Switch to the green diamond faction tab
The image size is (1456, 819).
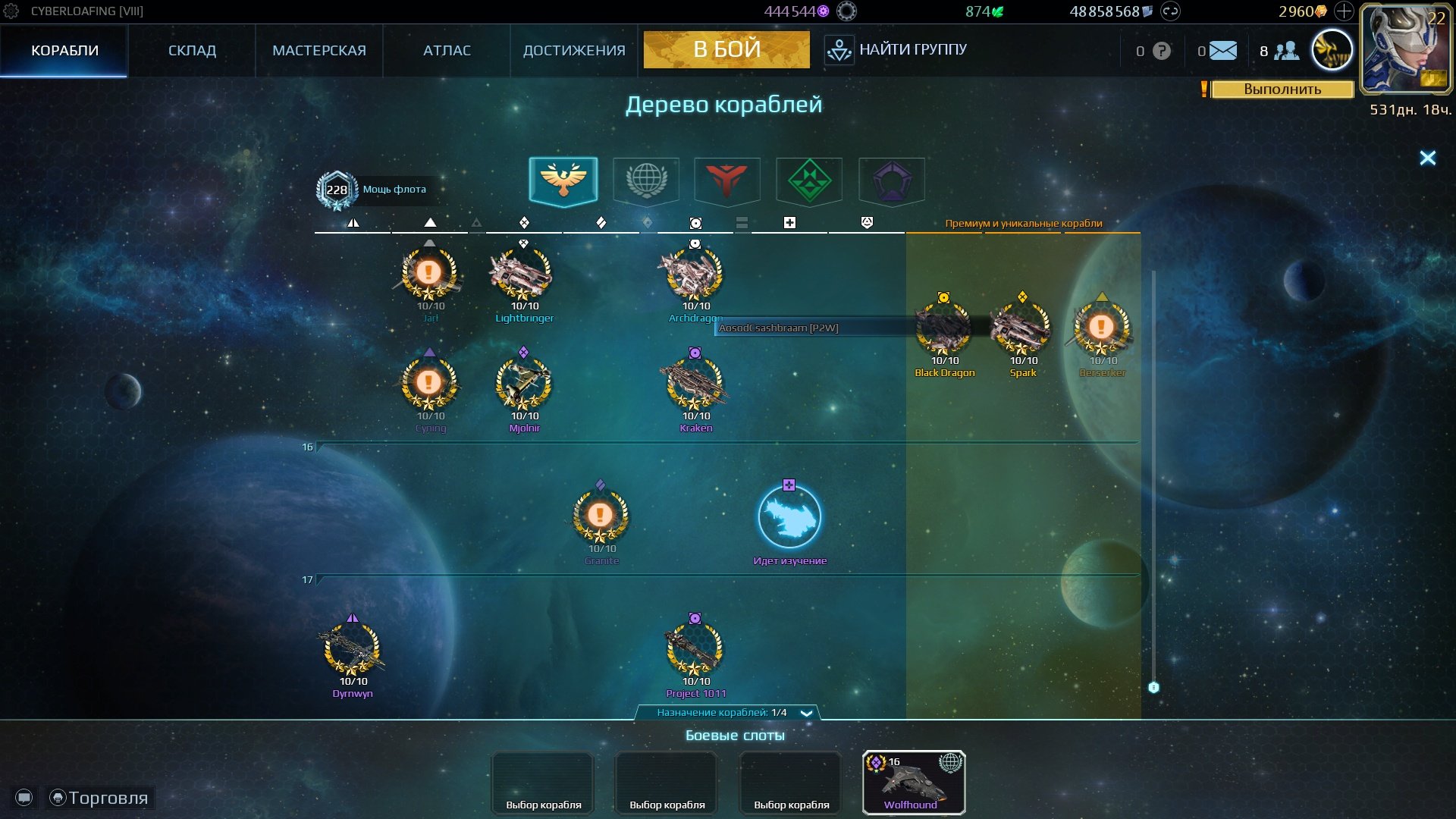click(x=809, y=181)
